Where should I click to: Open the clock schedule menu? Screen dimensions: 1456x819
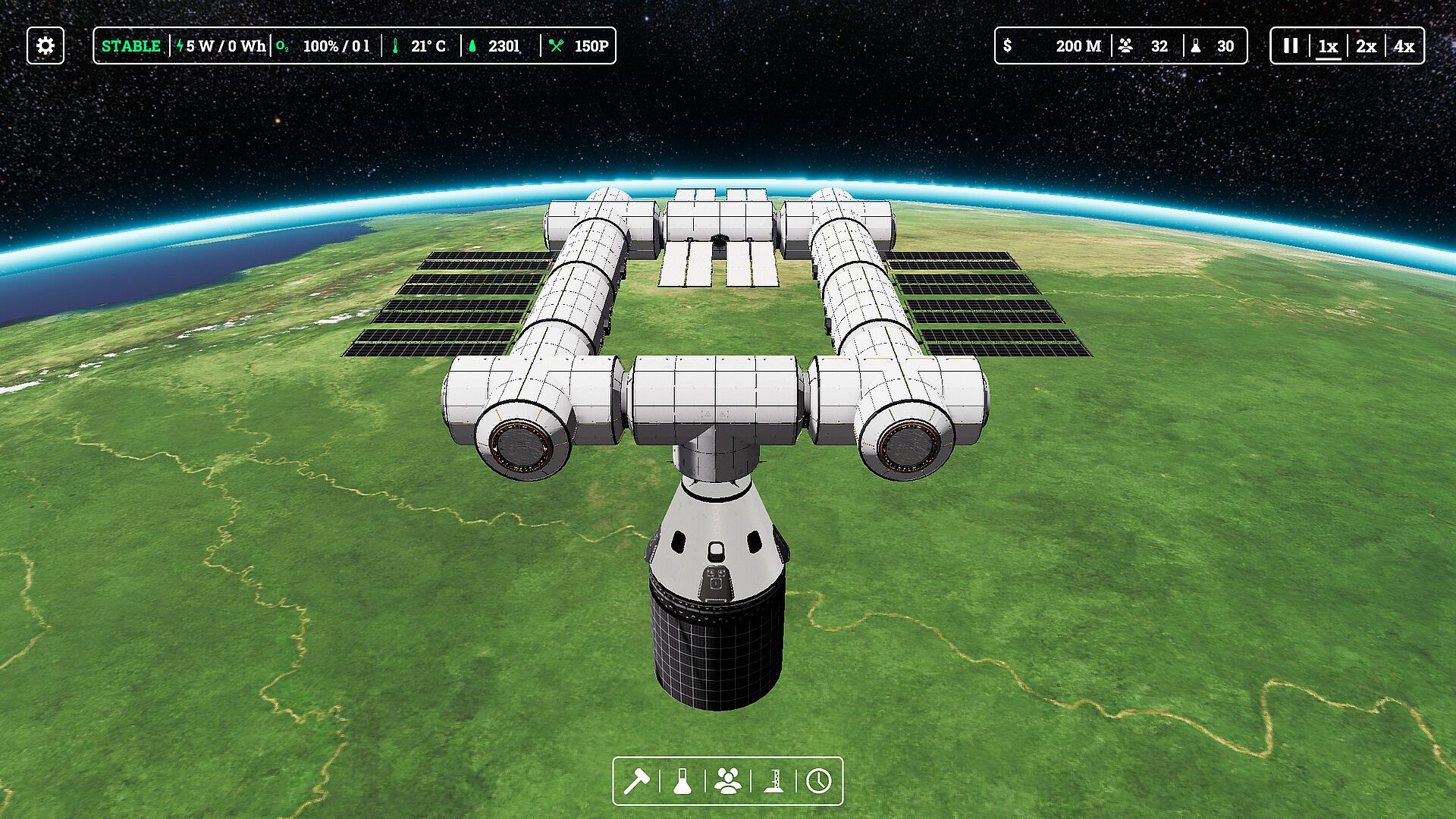tap(819, 781)
